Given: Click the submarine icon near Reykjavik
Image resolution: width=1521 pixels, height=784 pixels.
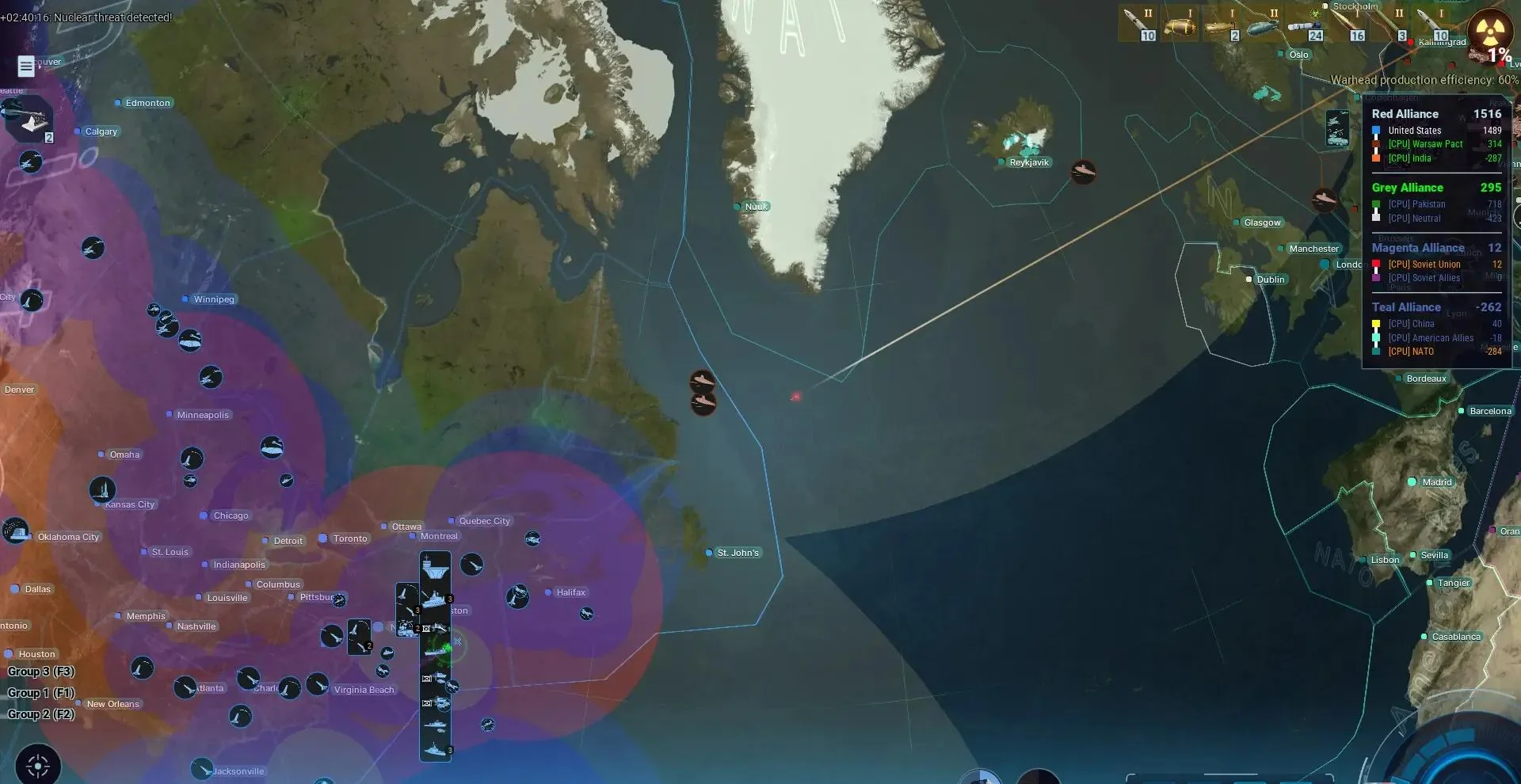Looking at the screenshot, I should [x=1084, y=173].
